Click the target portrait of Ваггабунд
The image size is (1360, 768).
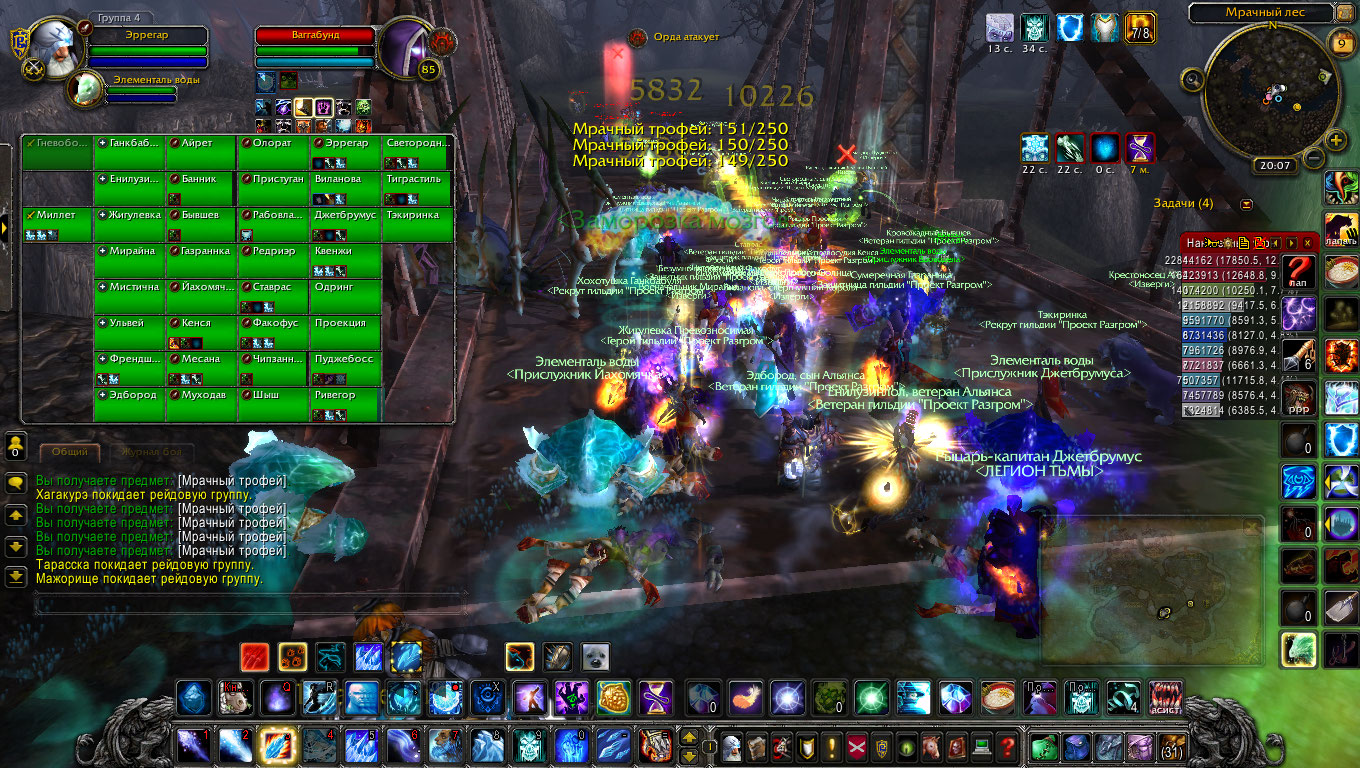click(x=406, y=47)
